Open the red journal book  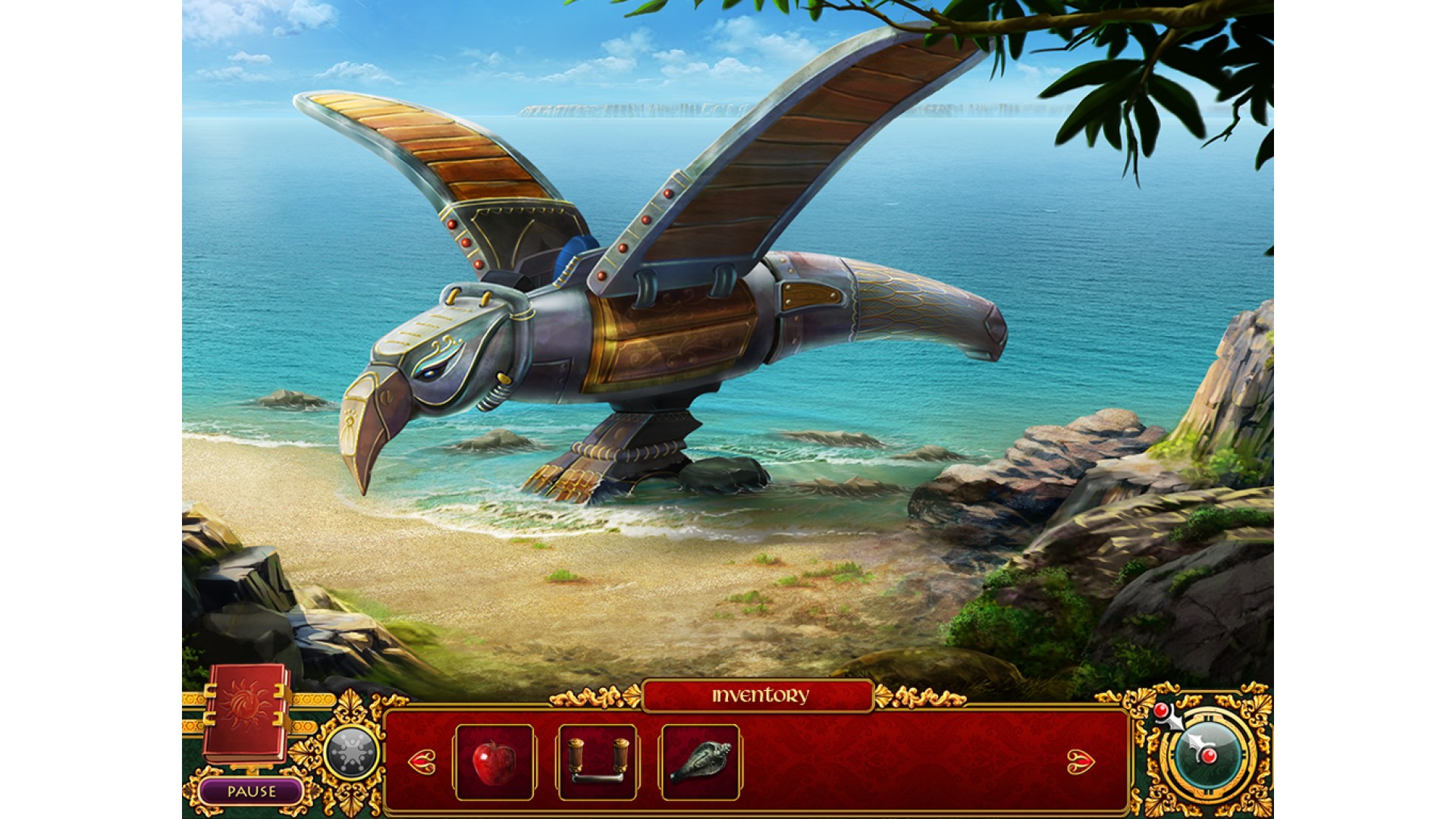[x=245, y=712]
